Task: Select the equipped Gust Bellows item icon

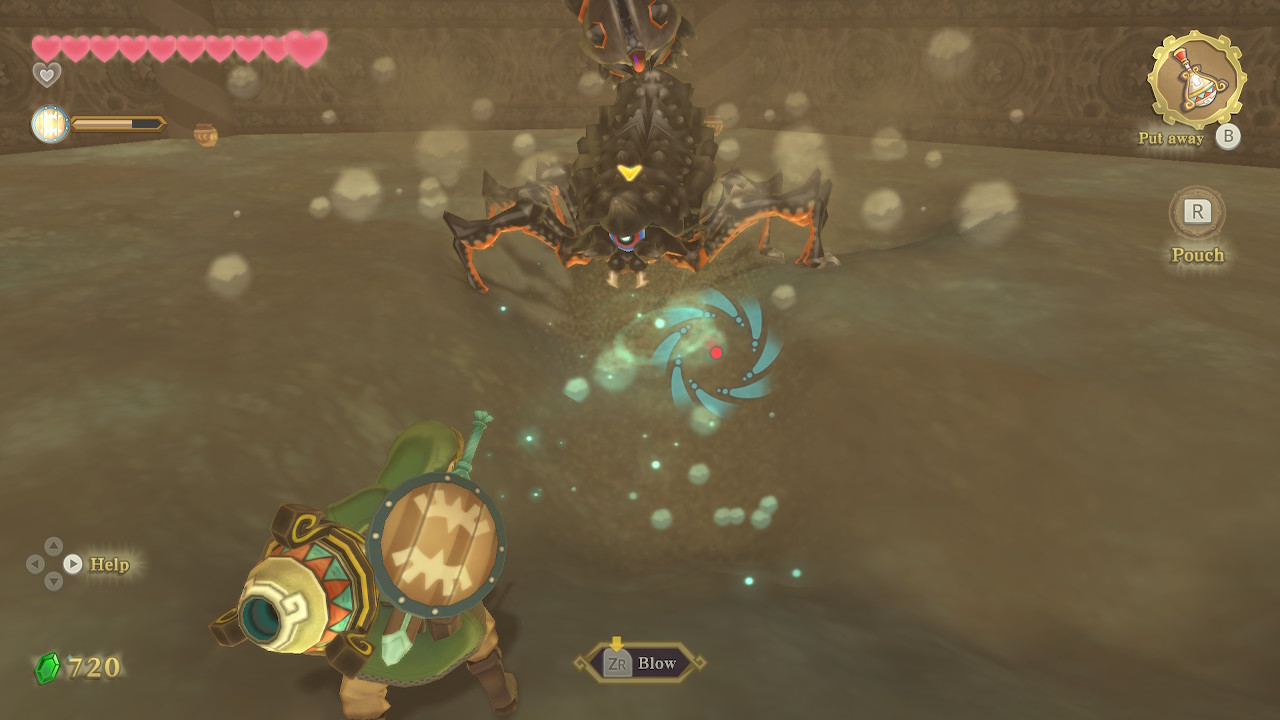Action: pyautogui.click(x=1196, y=80)
